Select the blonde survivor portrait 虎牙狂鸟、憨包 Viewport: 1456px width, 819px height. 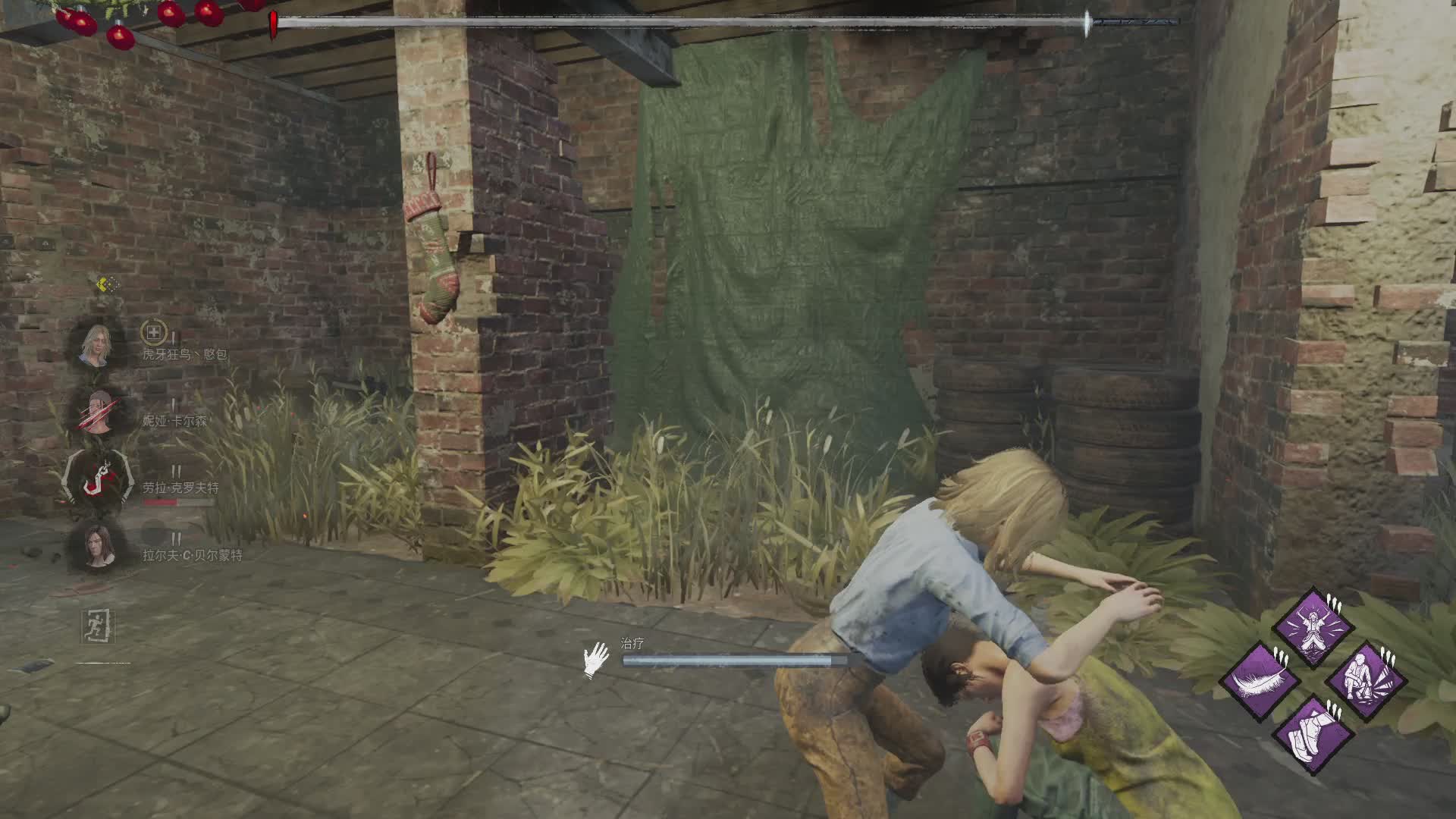tap(96, 347)
